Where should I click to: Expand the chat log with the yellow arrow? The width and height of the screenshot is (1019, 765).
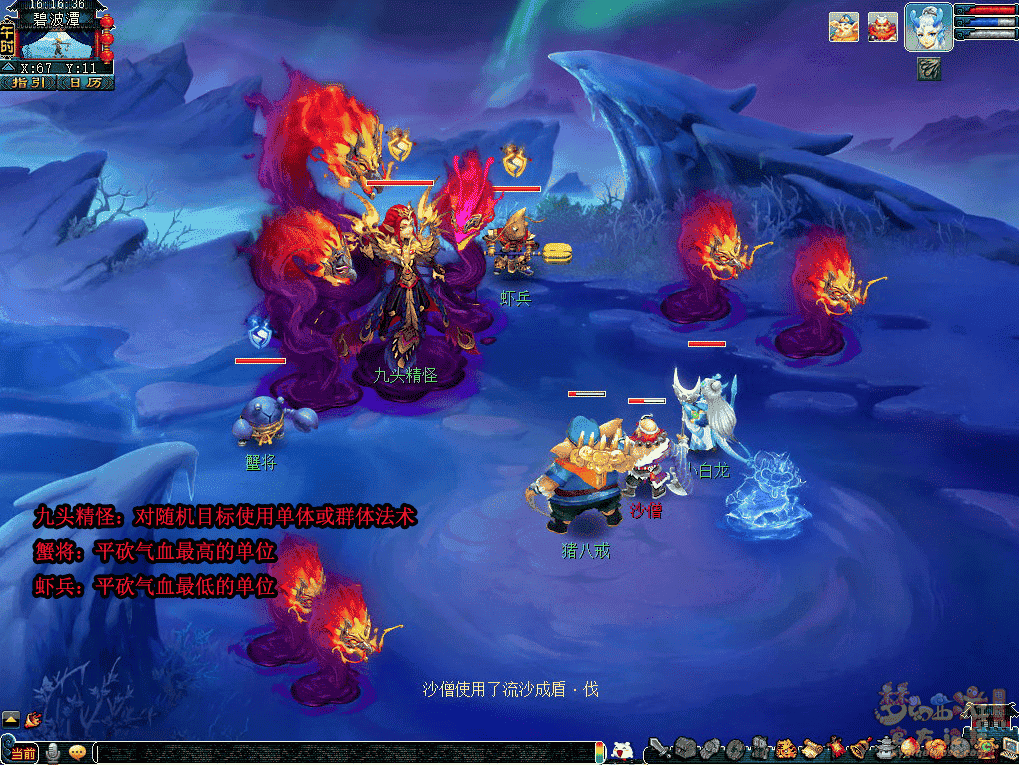point(10,718)
